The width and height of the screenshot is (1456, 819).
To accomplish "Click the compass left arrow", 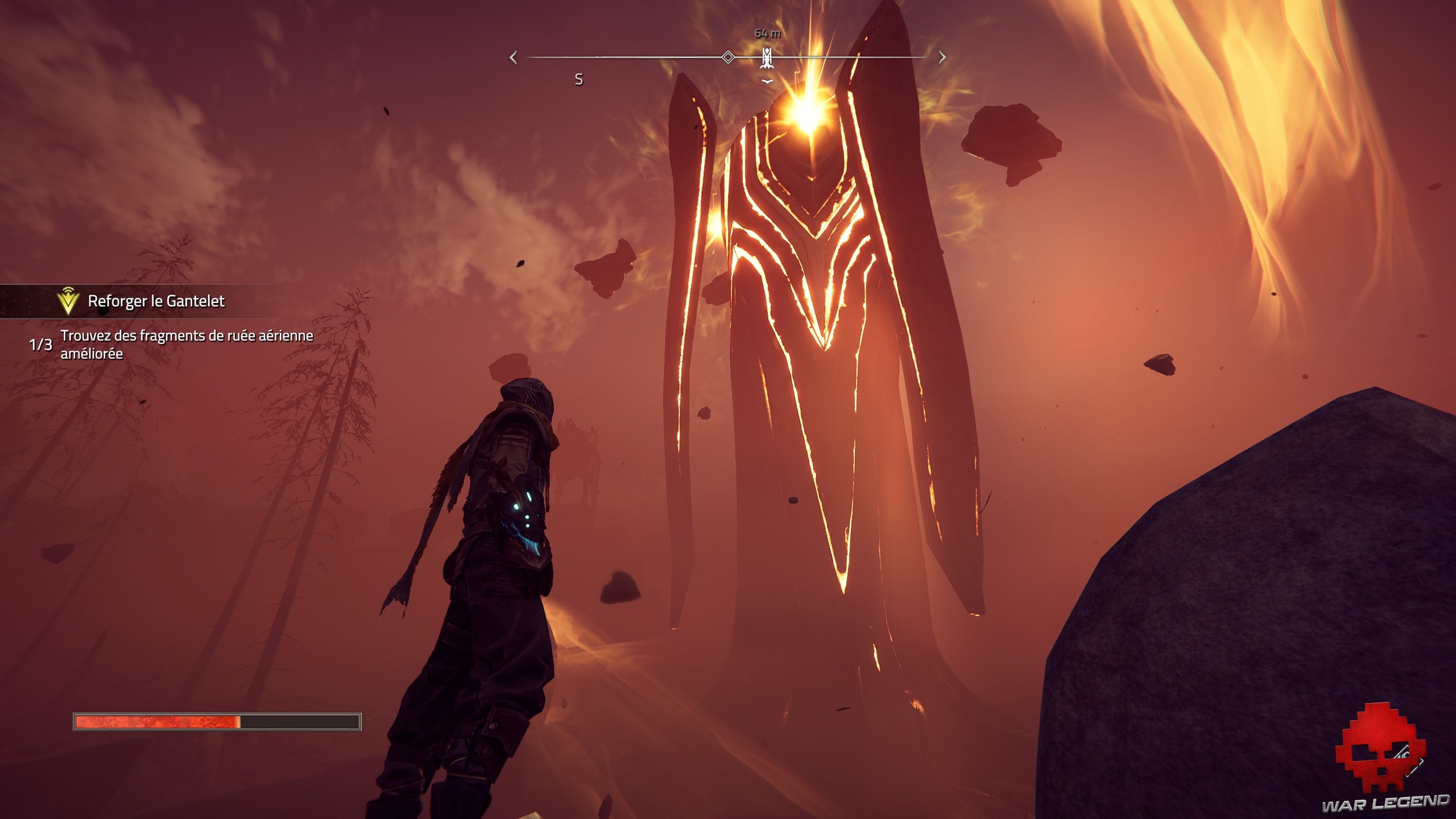I will [x=514, y=57].
